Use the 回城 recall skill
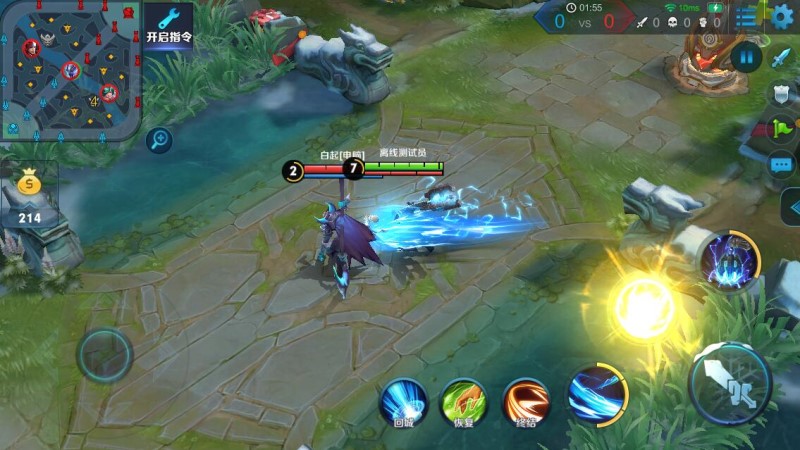The width and height of the screenshot is (800, 450). tap(404, 400)
